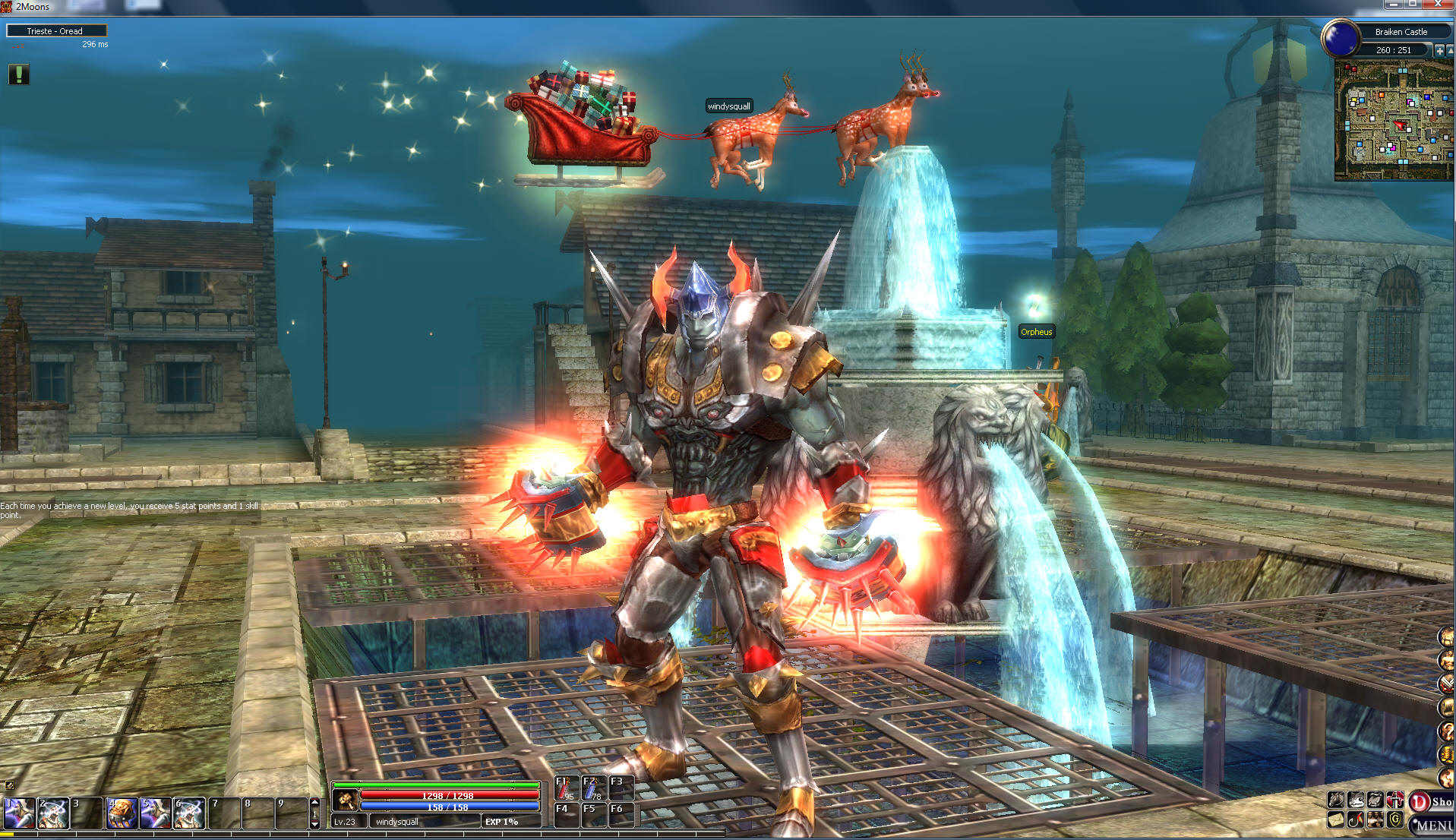Image resolution: width=1456 pixels, height=840 pixels.
Task: Open the gold coins round button
Action: (x=1446, y=754)
